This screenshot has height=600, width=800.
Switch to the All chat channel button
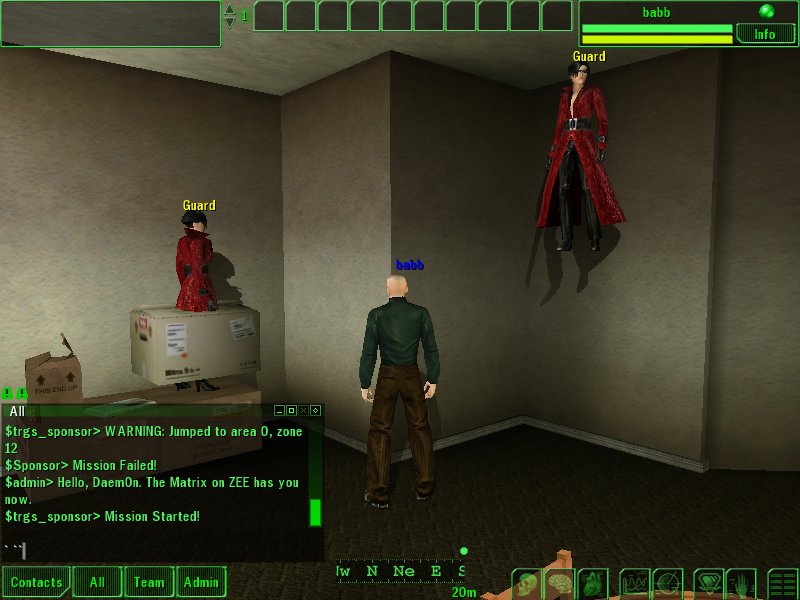97,582
